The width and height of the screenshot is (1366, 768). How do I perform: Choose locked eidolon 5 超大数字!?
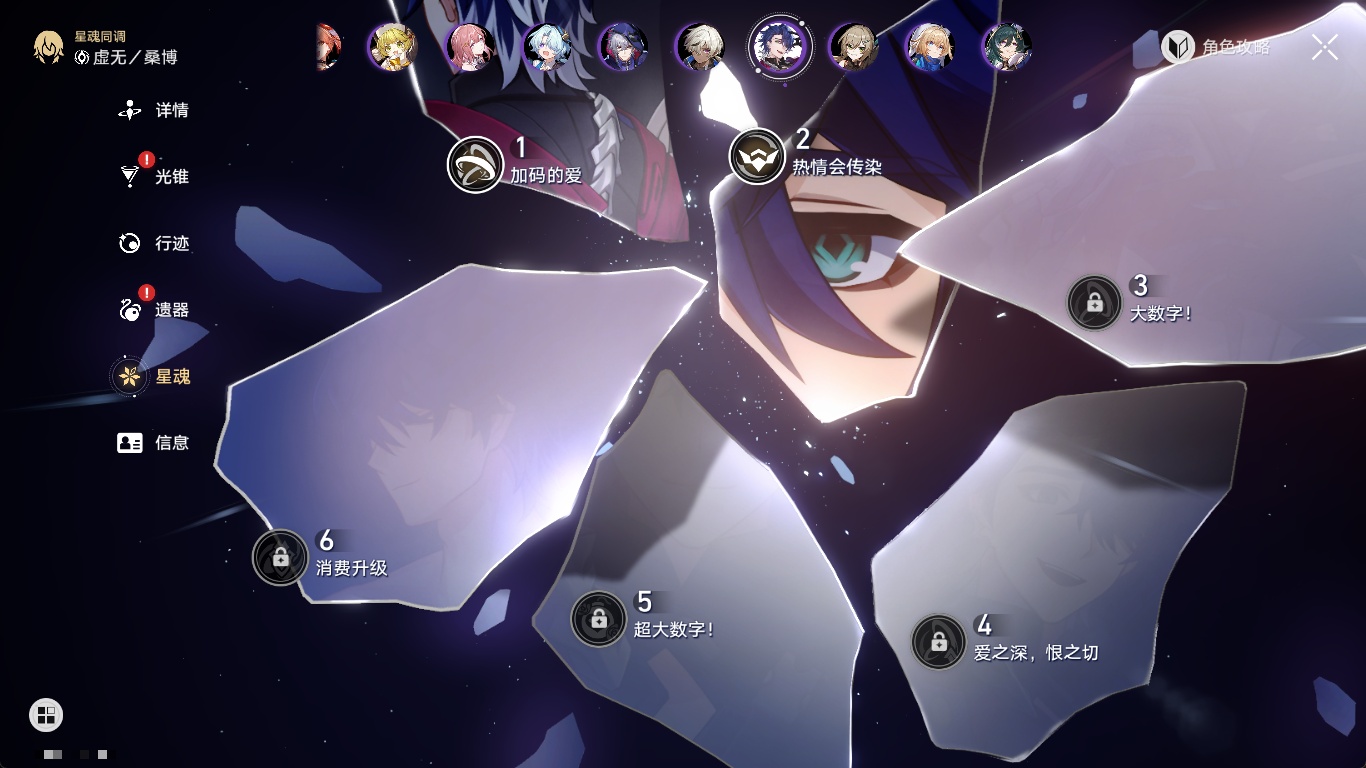point(598,619)
